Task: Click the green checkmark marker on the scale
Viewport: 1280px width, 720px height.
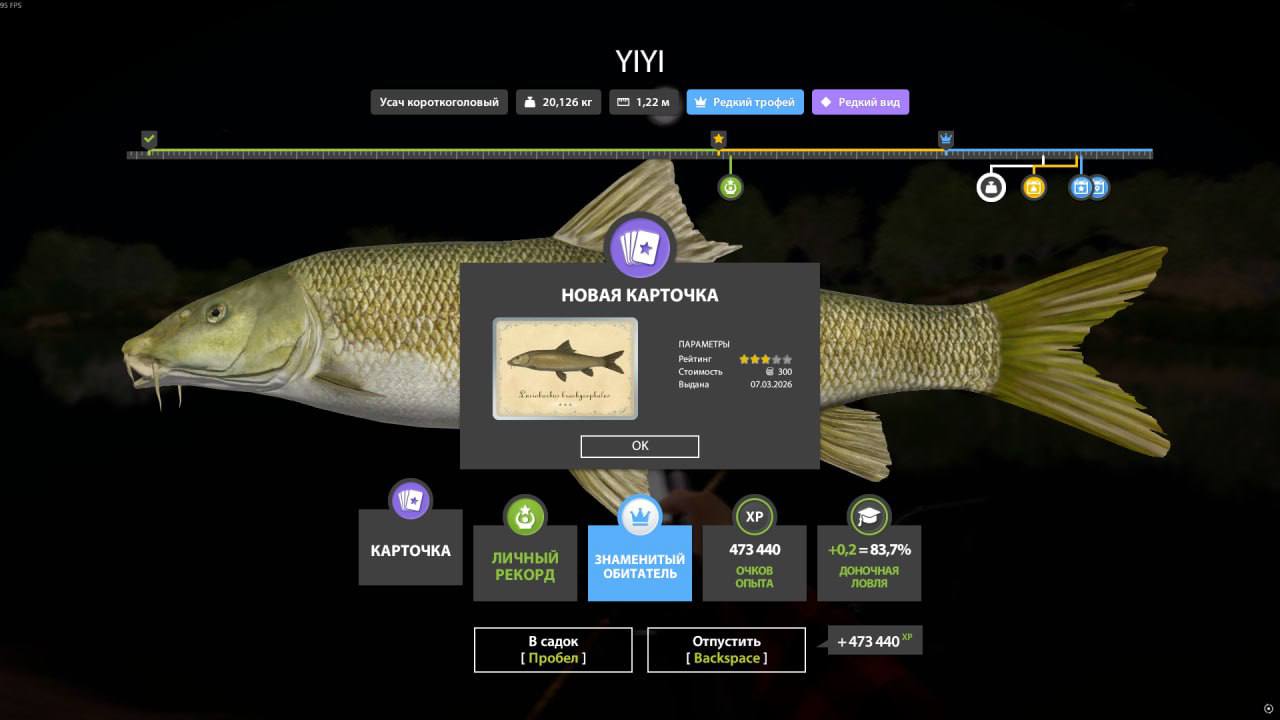Action: [x=149, y=139]
